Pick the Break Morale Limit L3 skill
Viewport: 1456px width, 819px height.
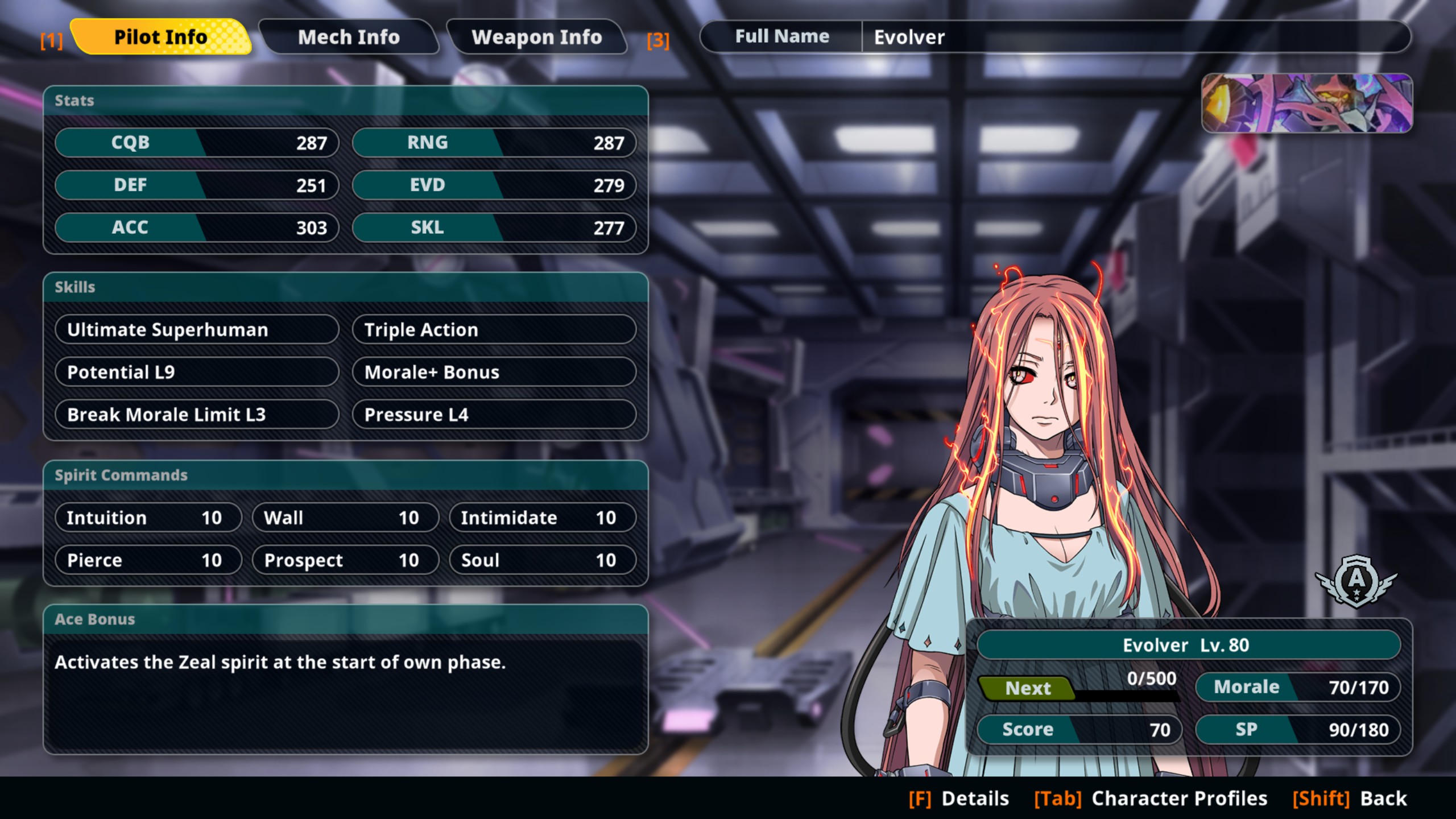197,415
